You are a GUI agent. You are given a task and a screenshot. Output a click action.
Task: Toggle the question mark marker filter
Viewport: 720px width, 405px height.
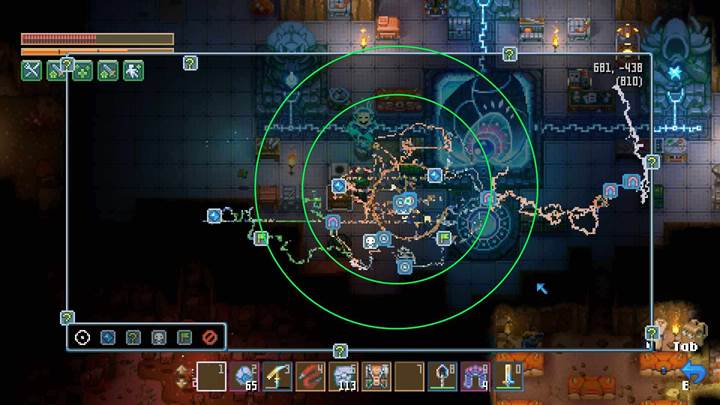coord(133,338)
